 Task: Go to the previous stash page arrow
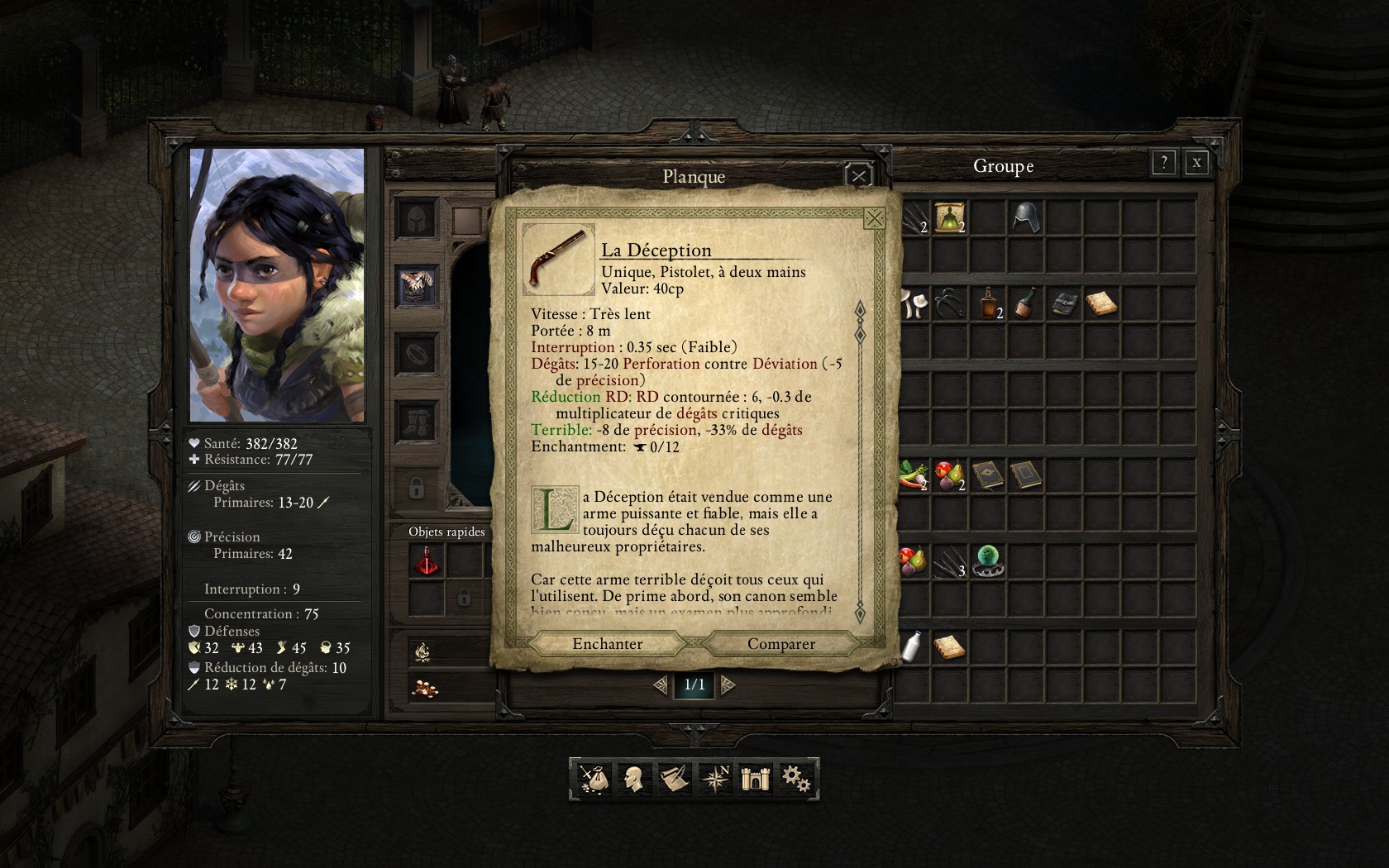pos(661,684)
